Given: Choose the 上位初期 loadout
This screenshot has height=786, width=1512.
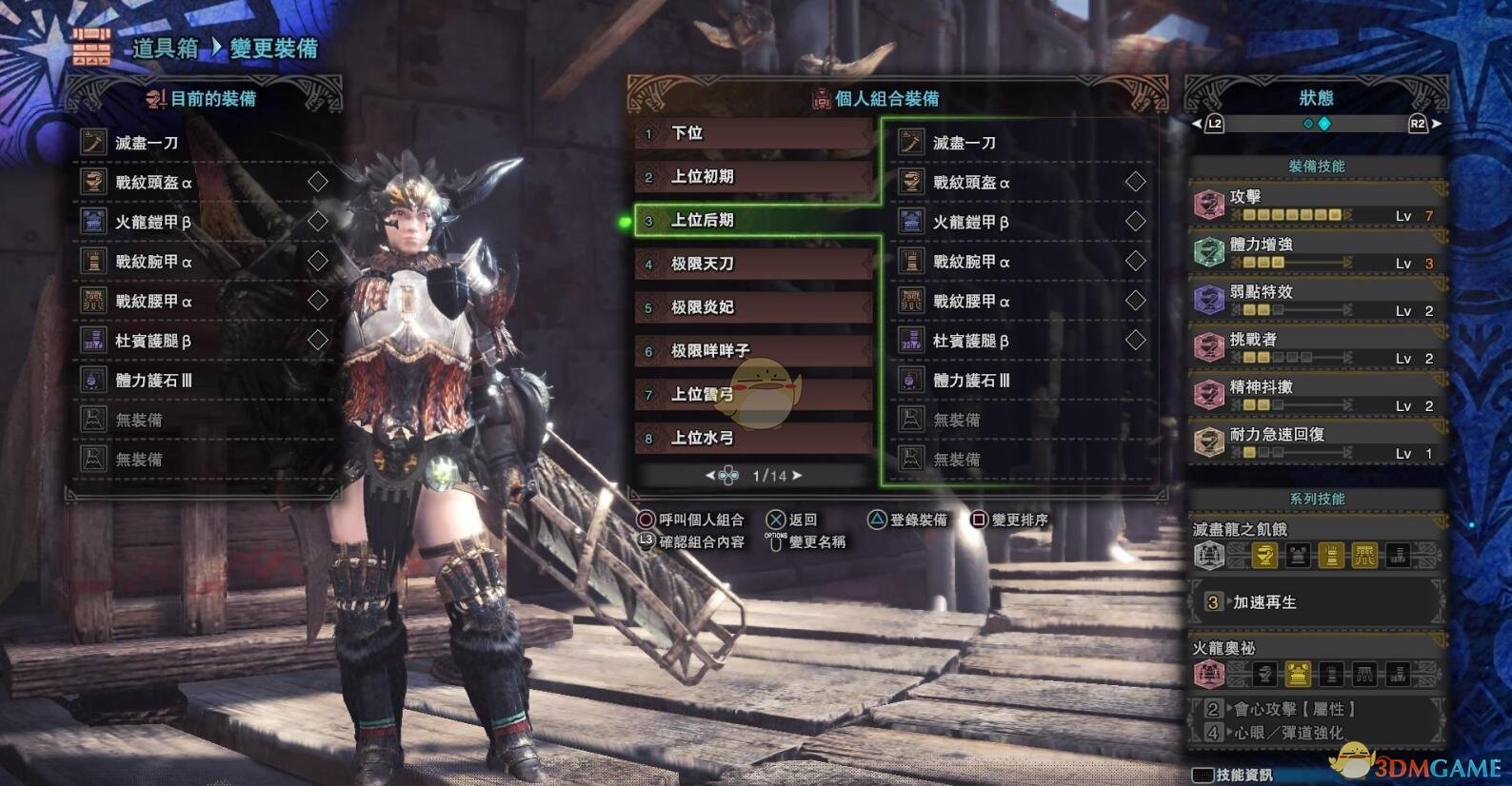Looking at the screenshot, I should coord(752,177).
